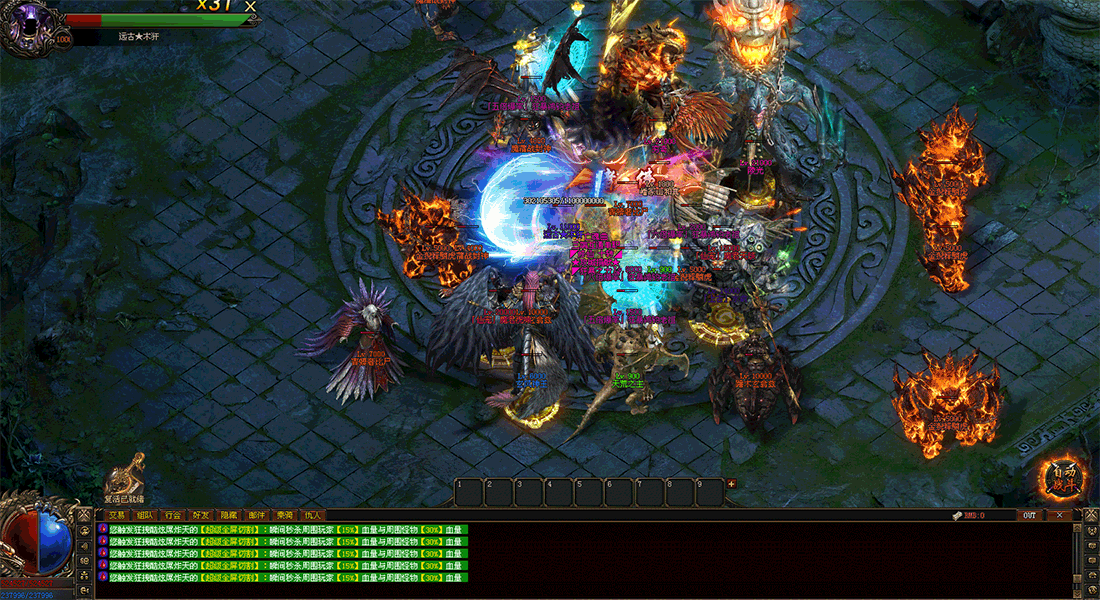Click the chat scrollbar down arrow
Viewport: 1100px width, 600px height.
coord(1077,591)
